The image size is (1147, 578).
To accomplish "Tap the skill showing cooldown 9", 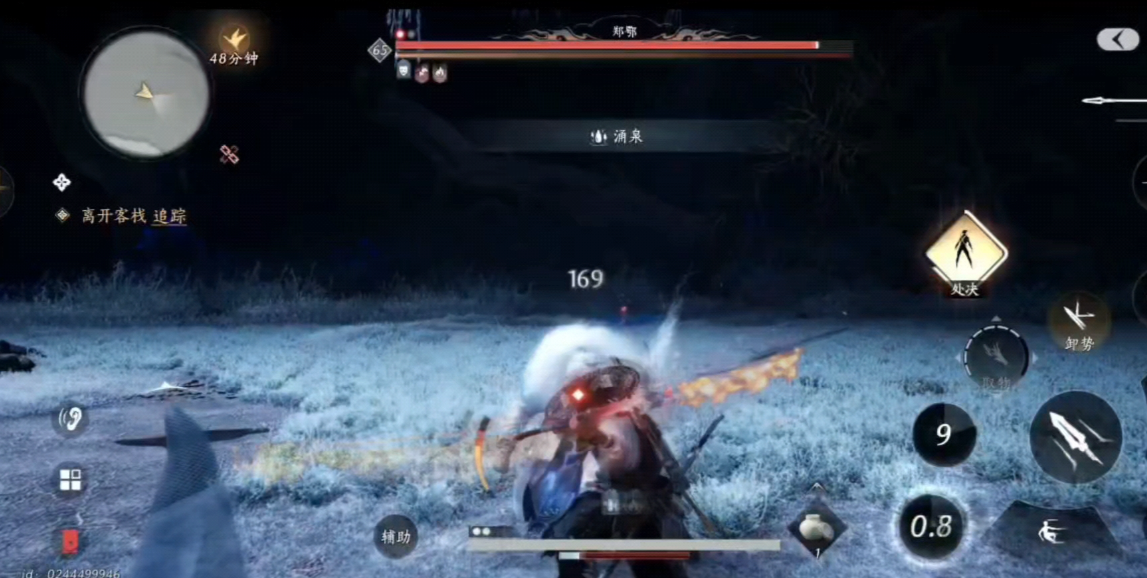I will (944, 435).
